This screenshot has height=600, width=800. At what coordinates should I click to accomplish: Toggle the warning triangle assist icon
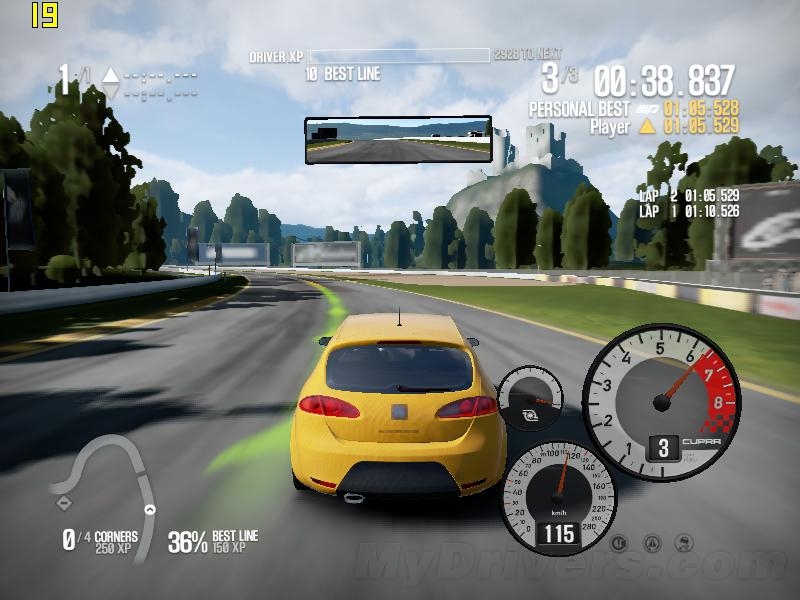pyautogui.click(x=652, y=543)
